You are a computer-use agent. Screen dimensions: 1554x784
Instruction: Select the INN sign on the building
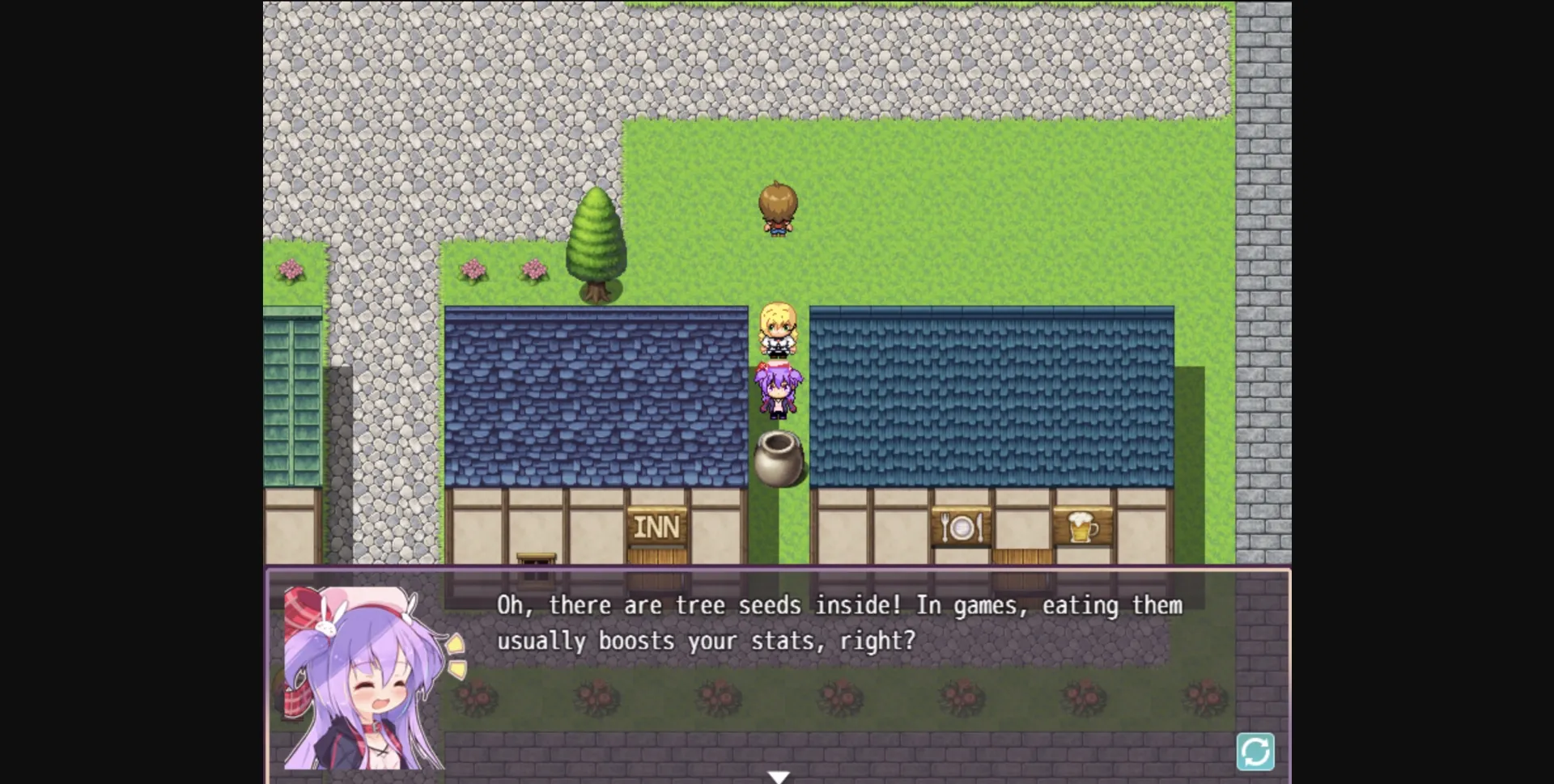tap(657, 526)
